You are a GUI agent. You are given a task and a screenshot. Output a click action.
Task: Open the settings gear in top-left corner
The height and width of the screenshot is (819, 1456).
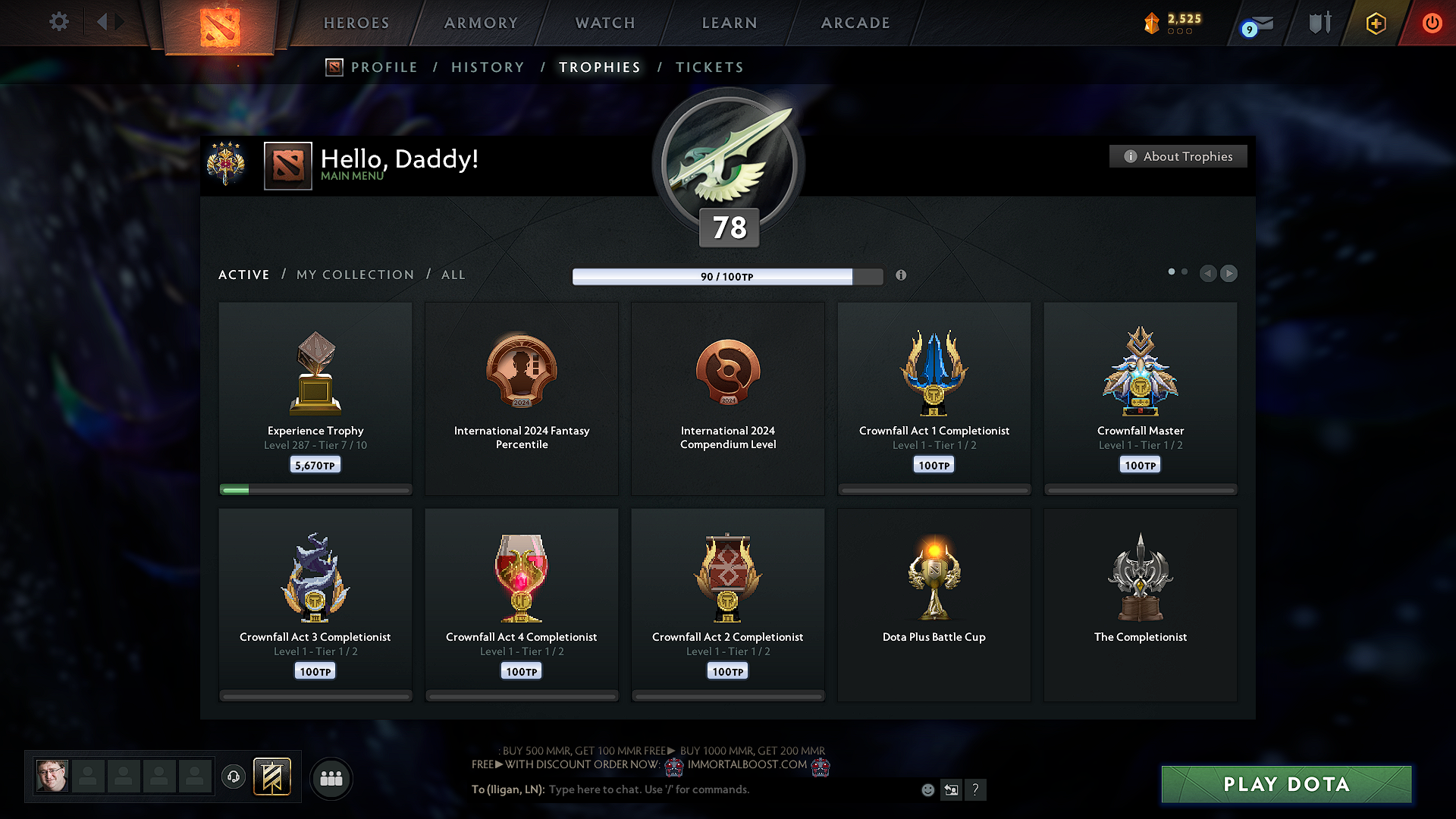click(58, 22)
